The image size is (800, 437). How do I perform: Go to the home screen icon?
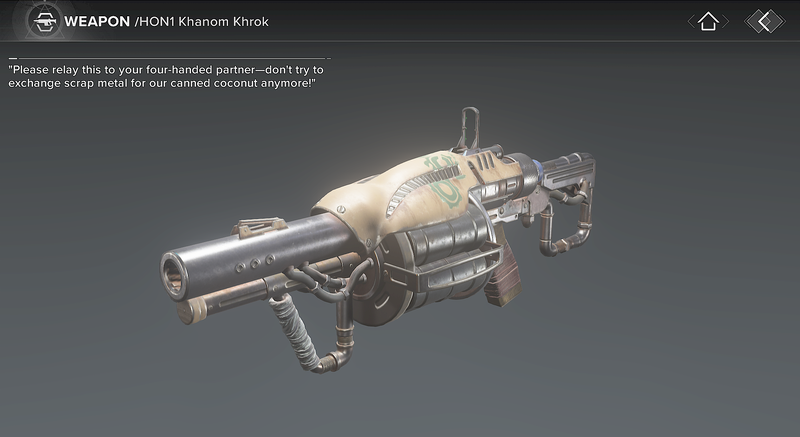tap(708, 21)
